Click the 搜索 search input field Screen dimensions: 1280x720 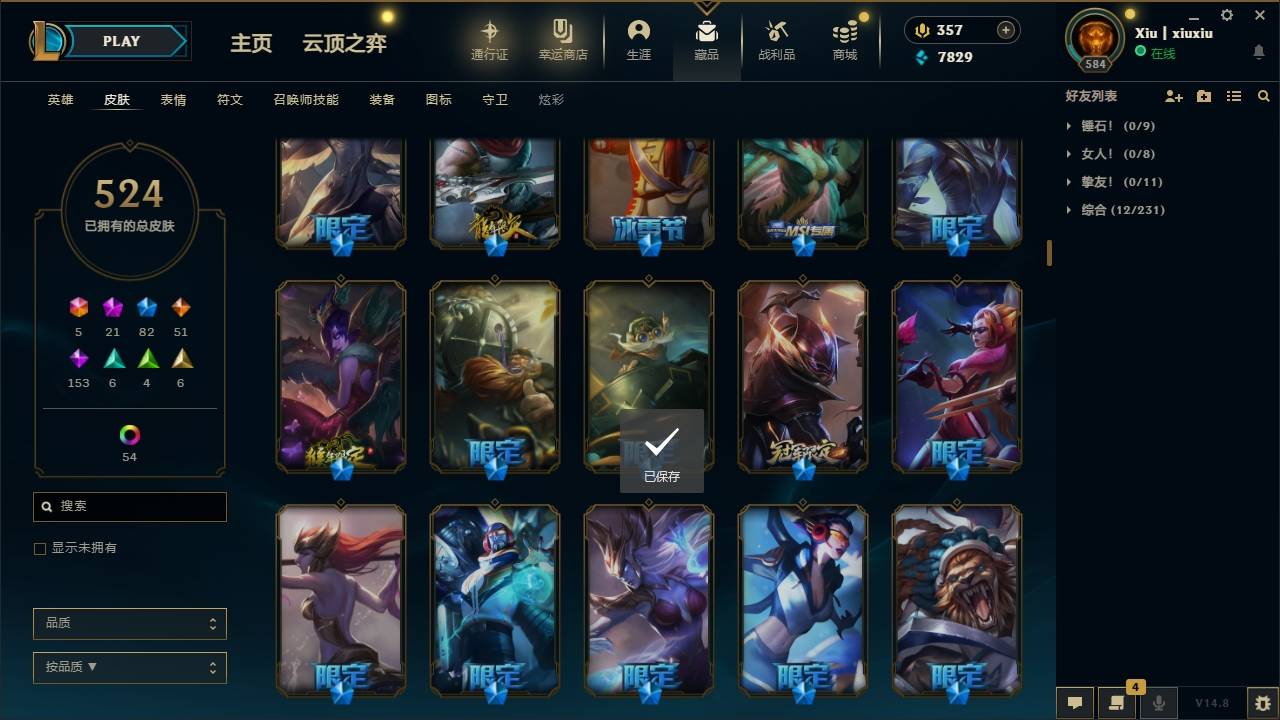coord(129,507)
